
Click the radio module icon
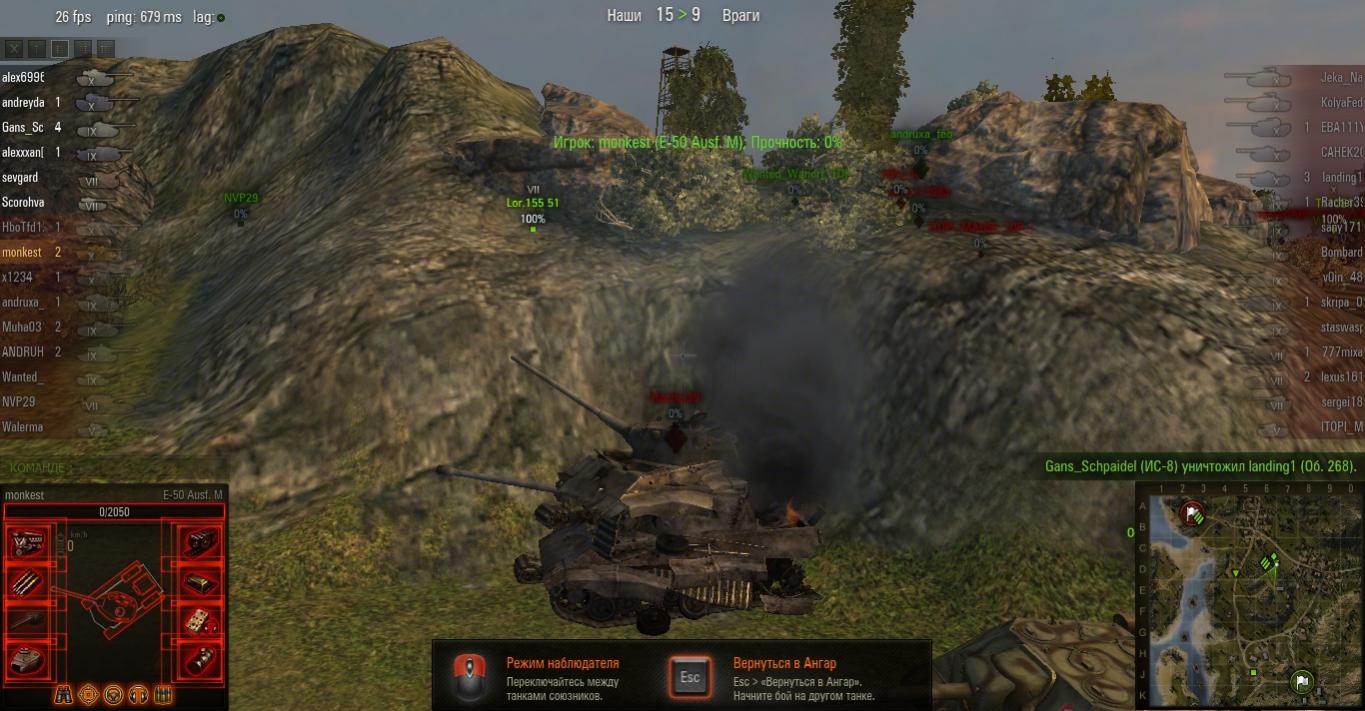click(x=201, y=620)
